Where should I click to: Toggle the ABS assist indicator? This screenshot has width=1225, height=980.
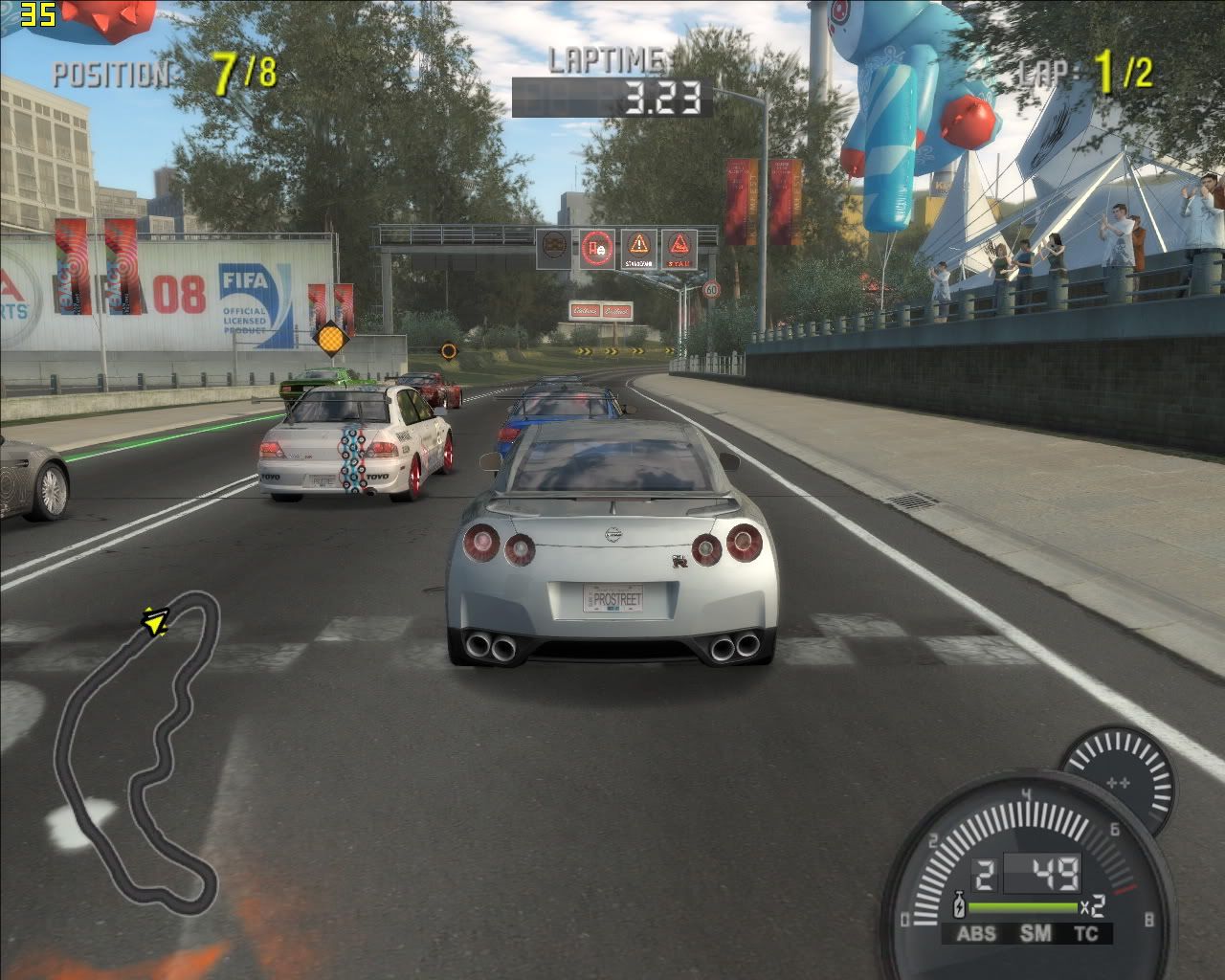tap(976, 933)
